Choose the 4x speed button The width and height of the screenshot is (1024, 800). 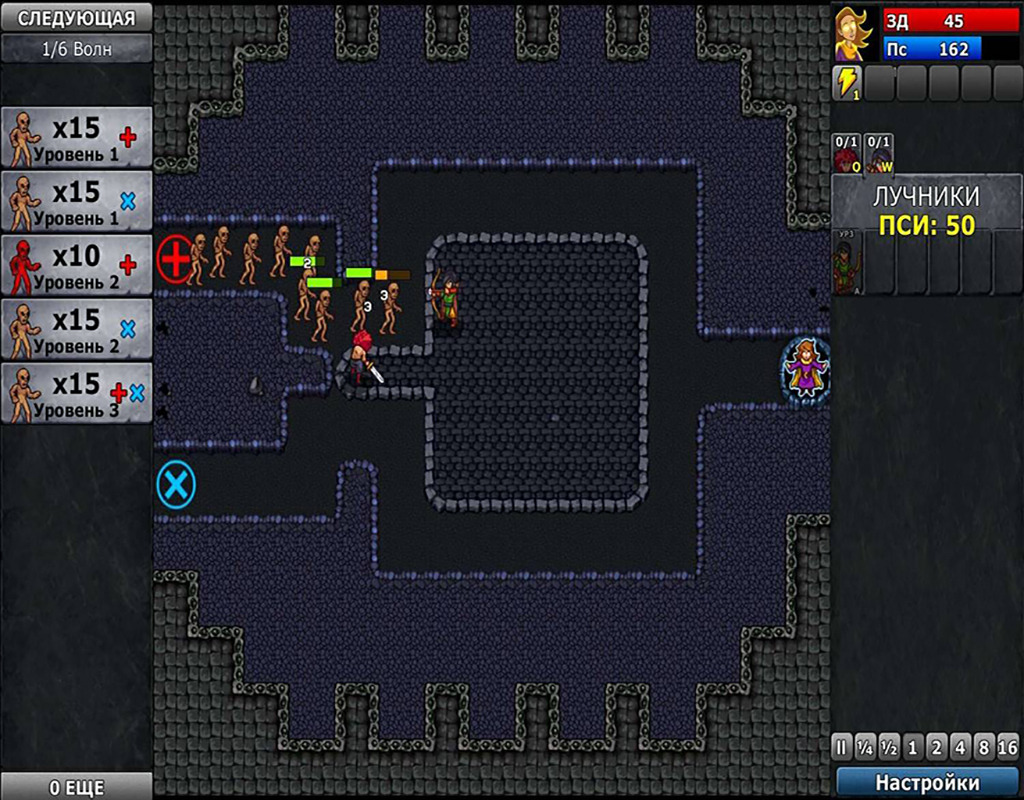(959, 747)
